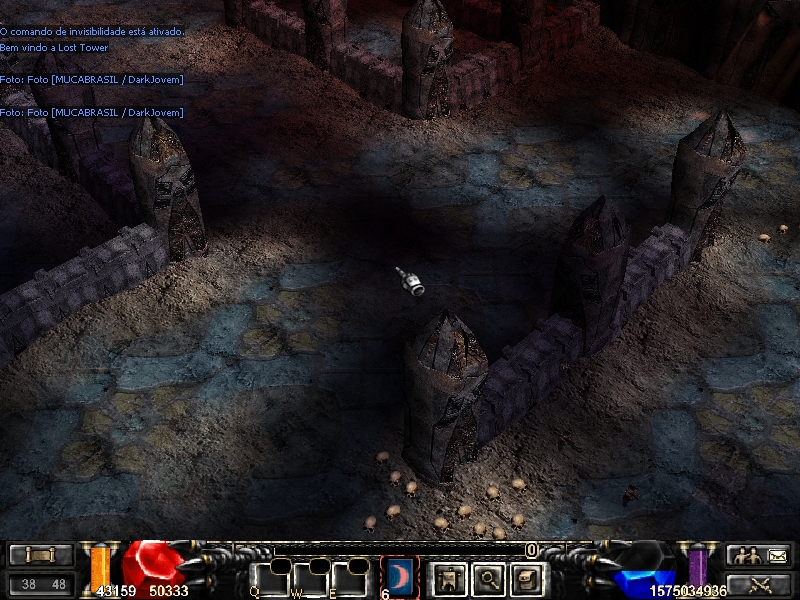This screenshot has height=600, width=800.
Task: Open the scroll button on the left panel
Action: pos(41,555)
